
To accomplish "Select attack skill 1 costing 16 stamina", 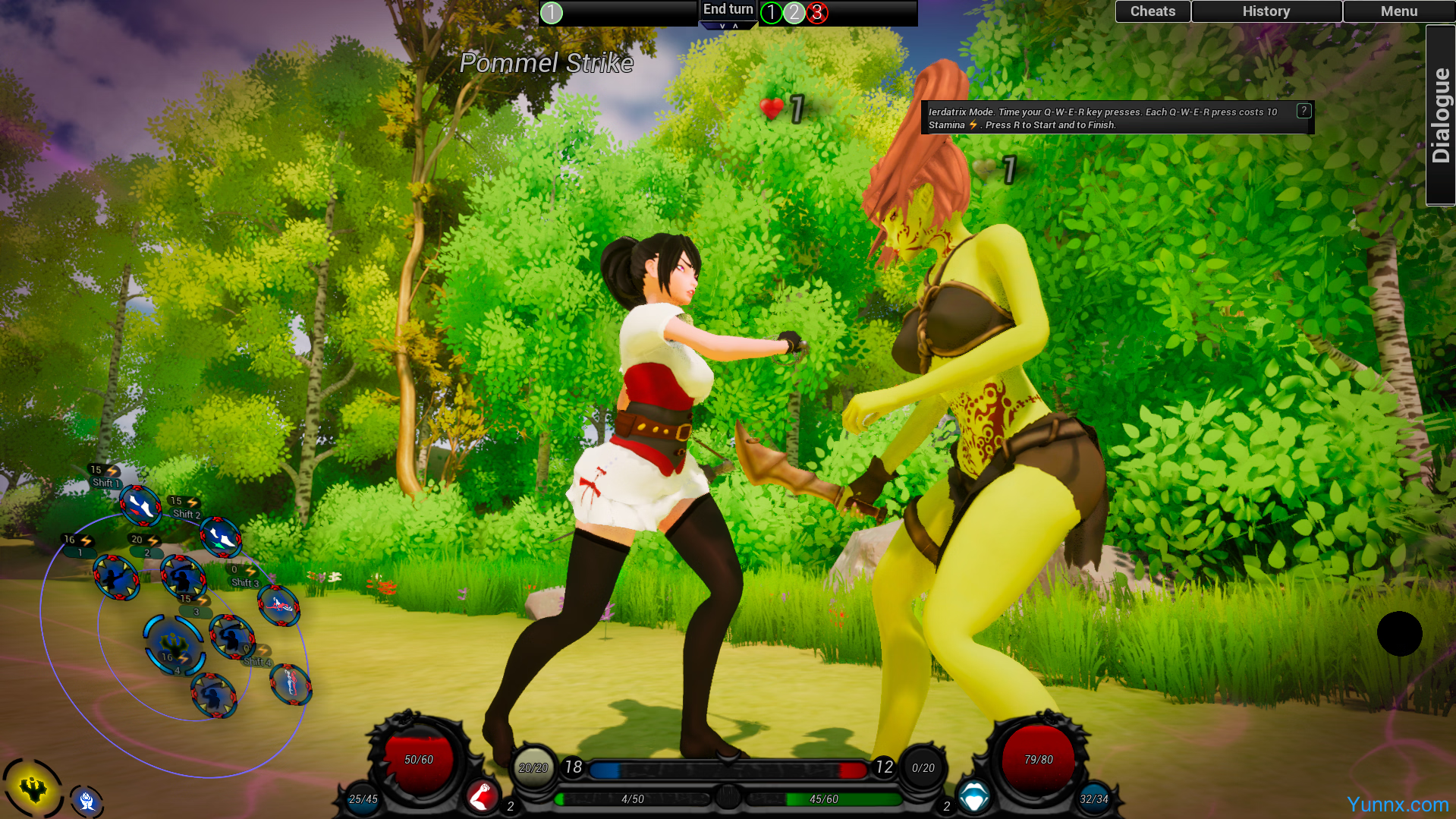I will click(116, 578).
